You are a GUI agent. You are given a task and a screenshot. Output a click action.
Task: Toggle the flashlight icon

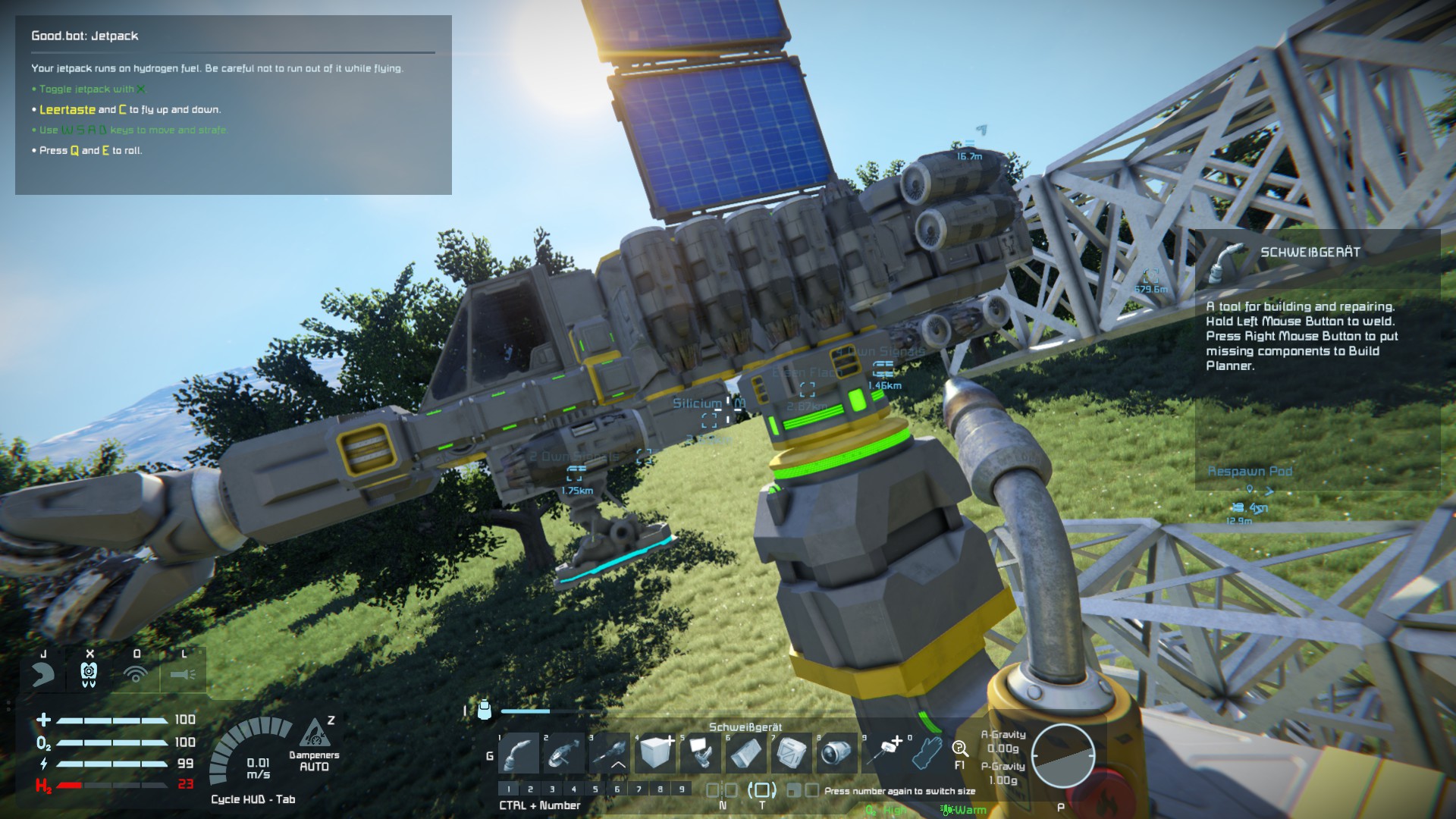pos(183,673)
